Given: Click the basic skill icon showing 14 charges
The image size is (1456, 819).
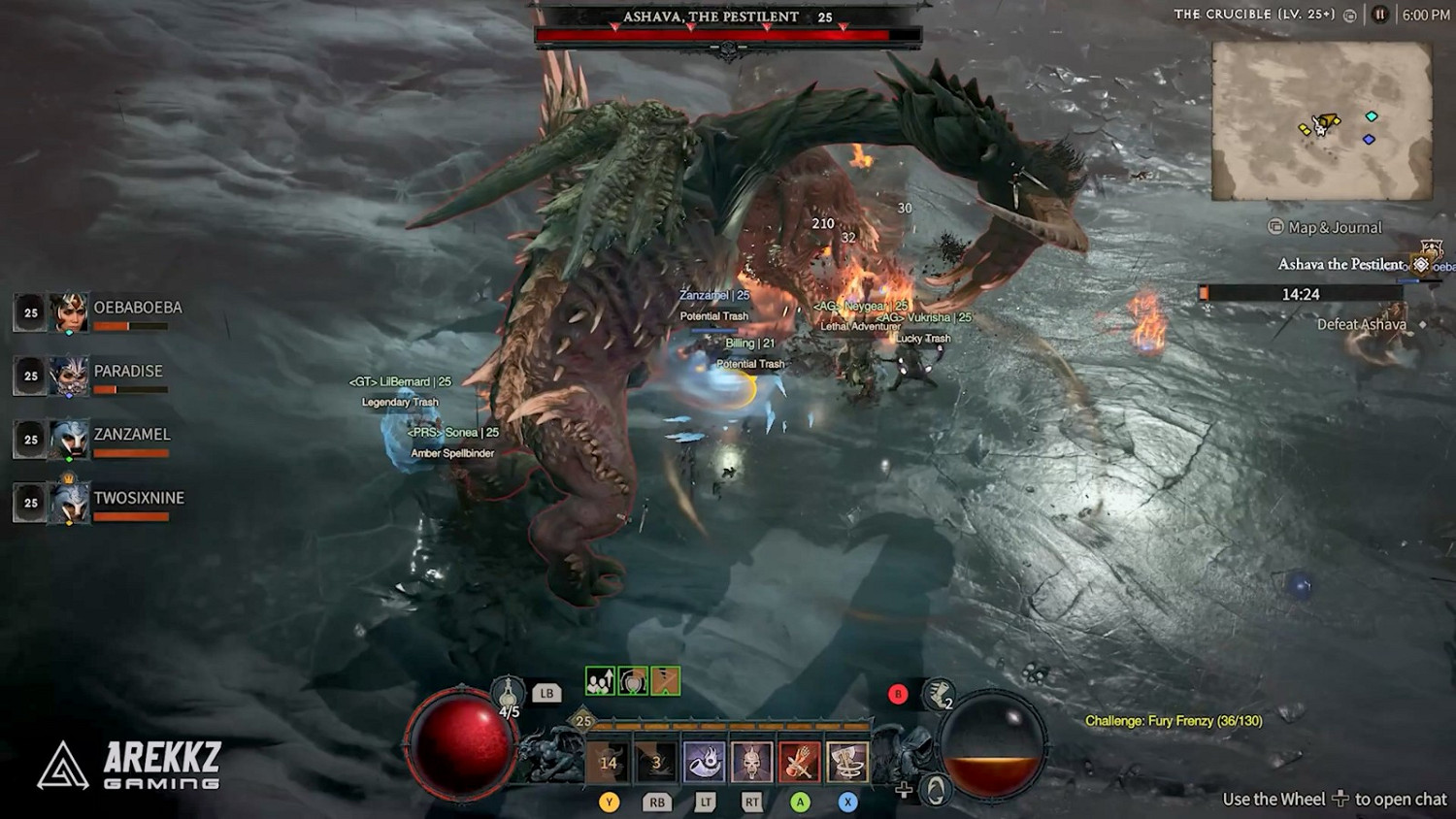Looking at the screenshot, I should 609,761.
